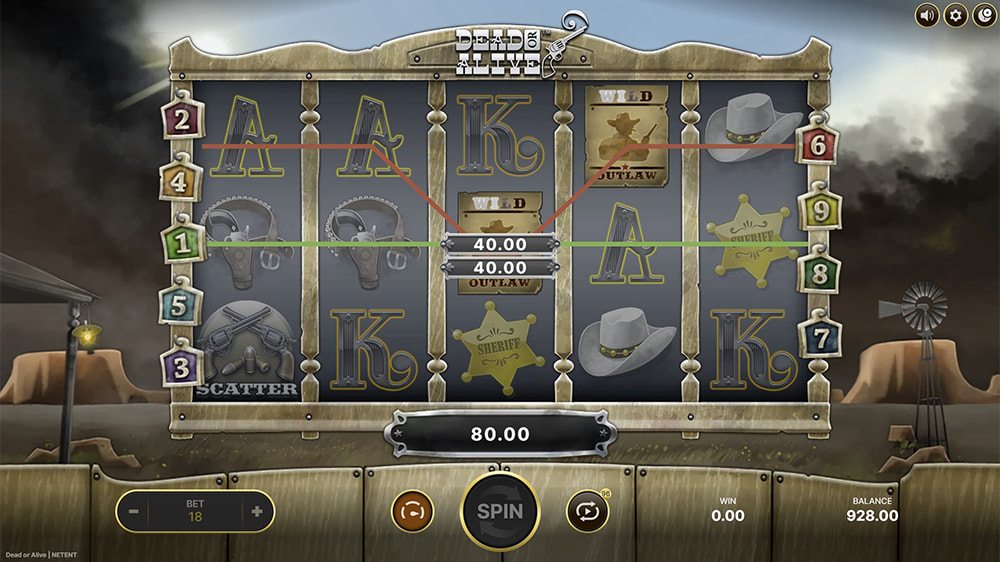Choose payline 7 marker
The image size is (1000, 562).
point(818,337)
